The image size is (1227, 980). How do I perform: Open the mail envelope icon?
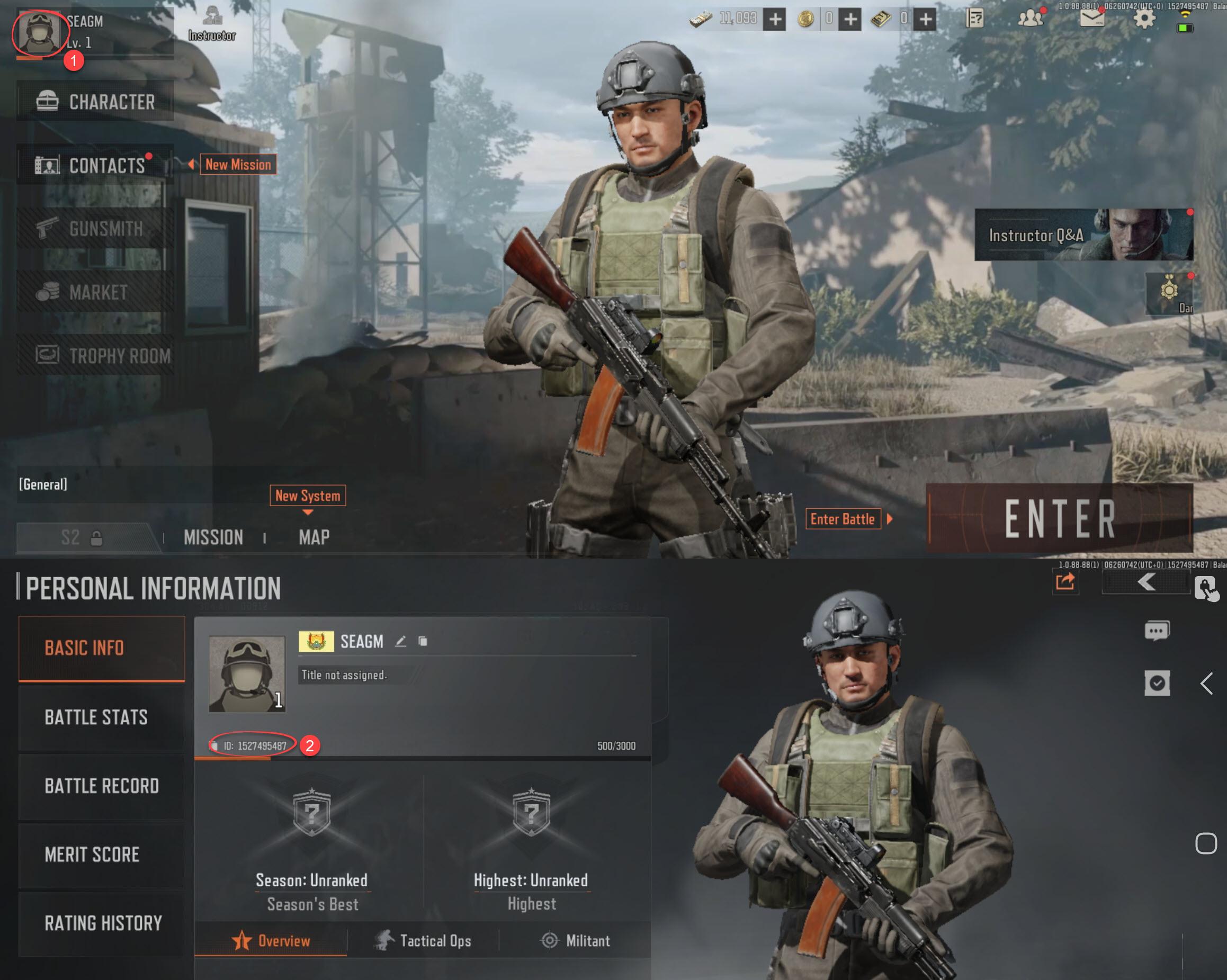point(1091,19)
